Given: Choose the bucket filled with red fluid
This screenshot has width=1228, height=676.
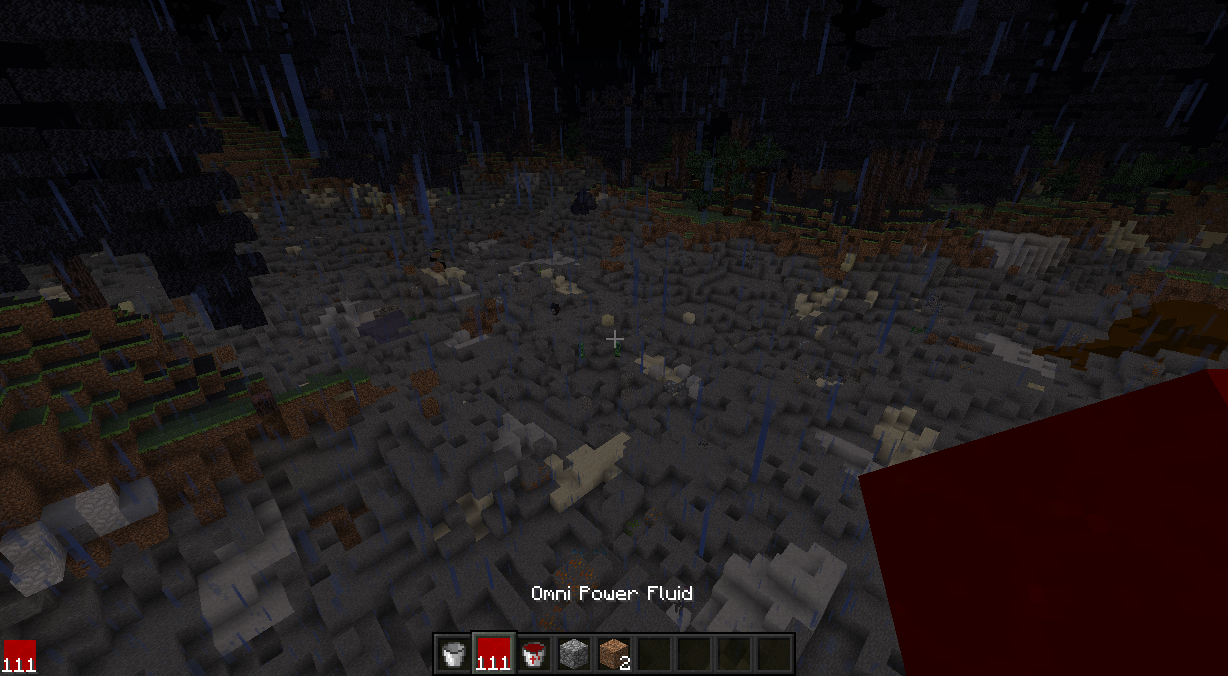Looking at the screenshot, I should click(x=533, y=654).
